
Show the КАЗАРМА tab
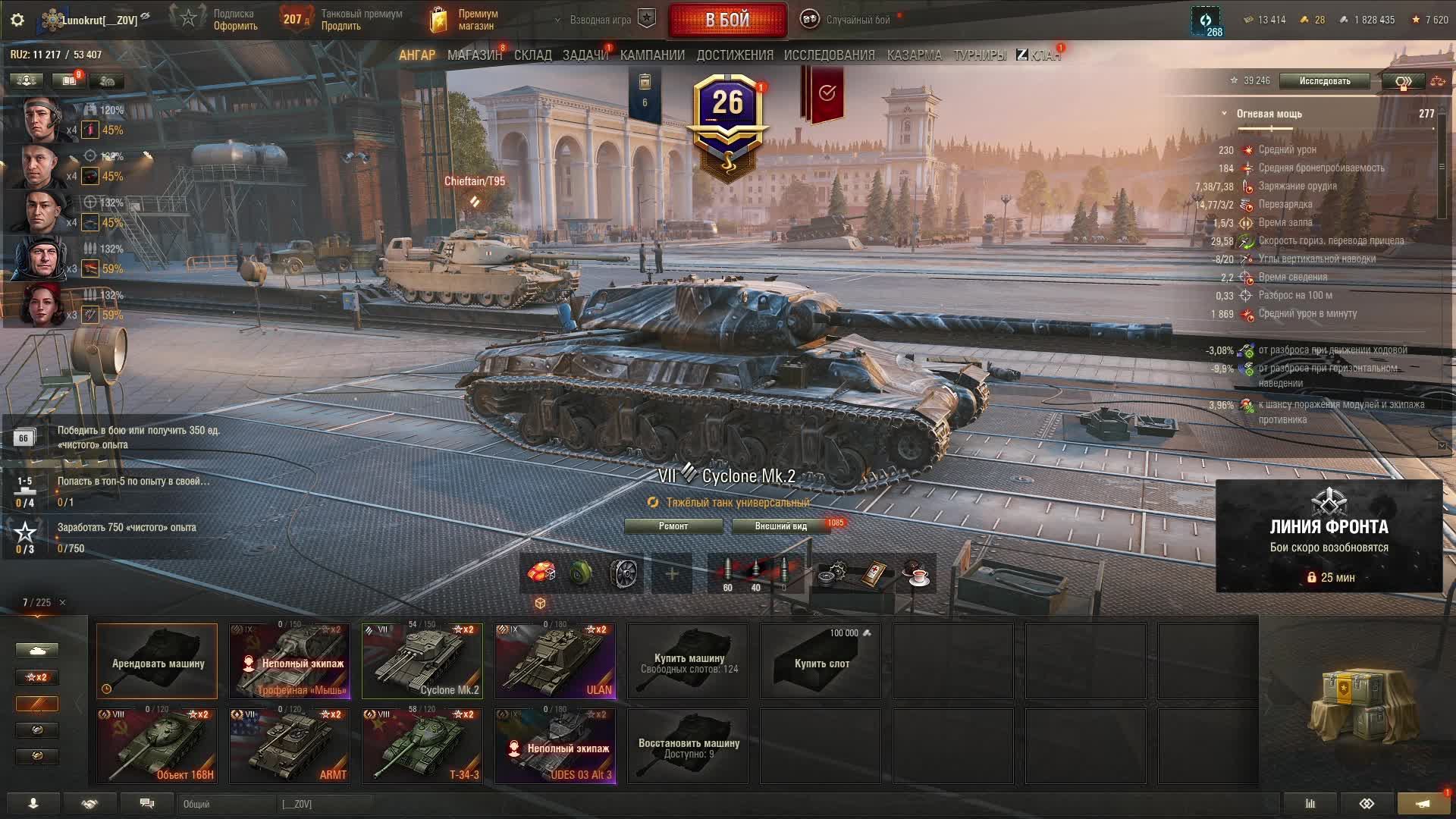914,55
